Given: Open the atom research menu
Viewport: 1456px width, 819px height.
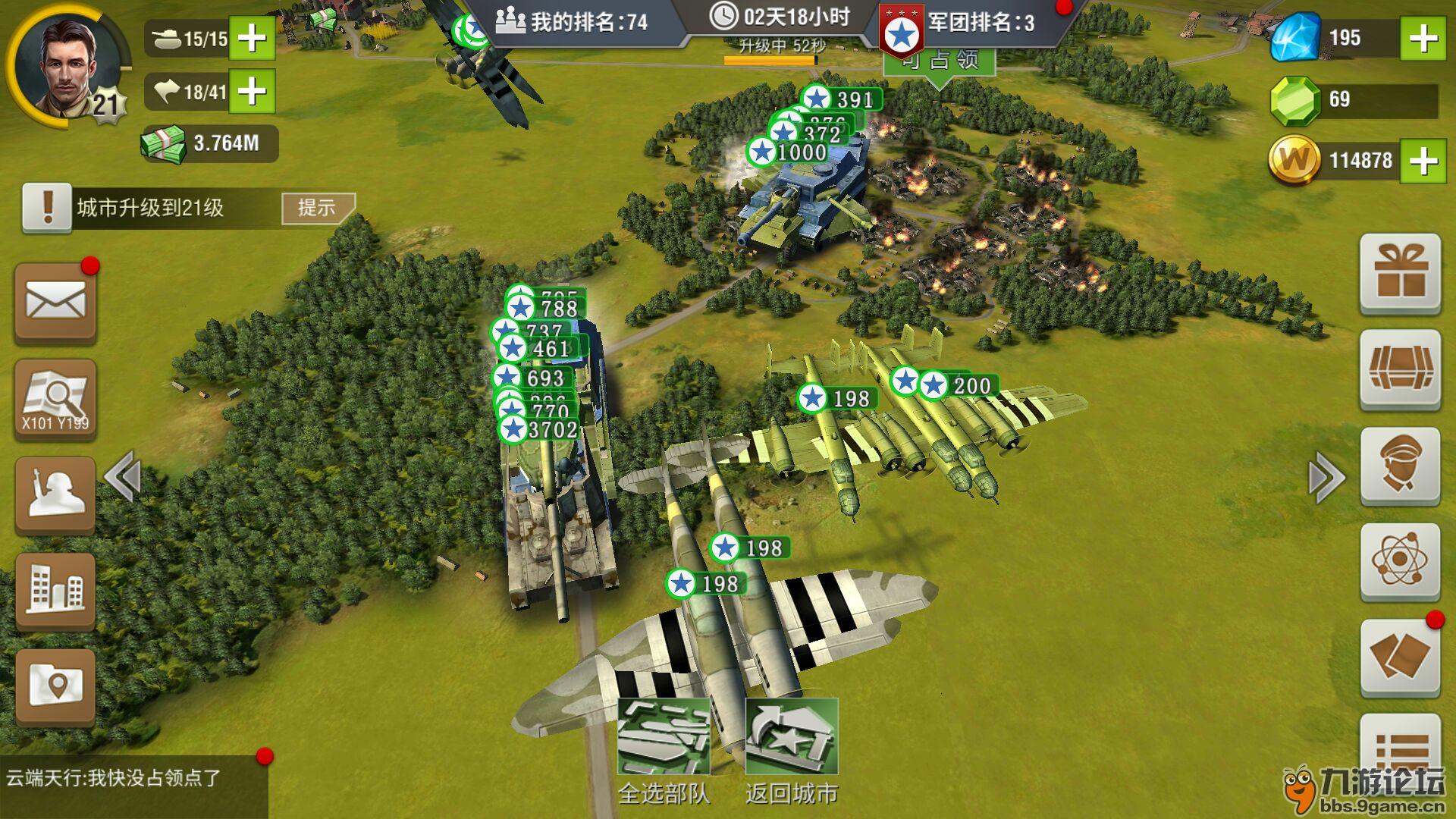Looking at the screenshot, I should point(1400,561).
